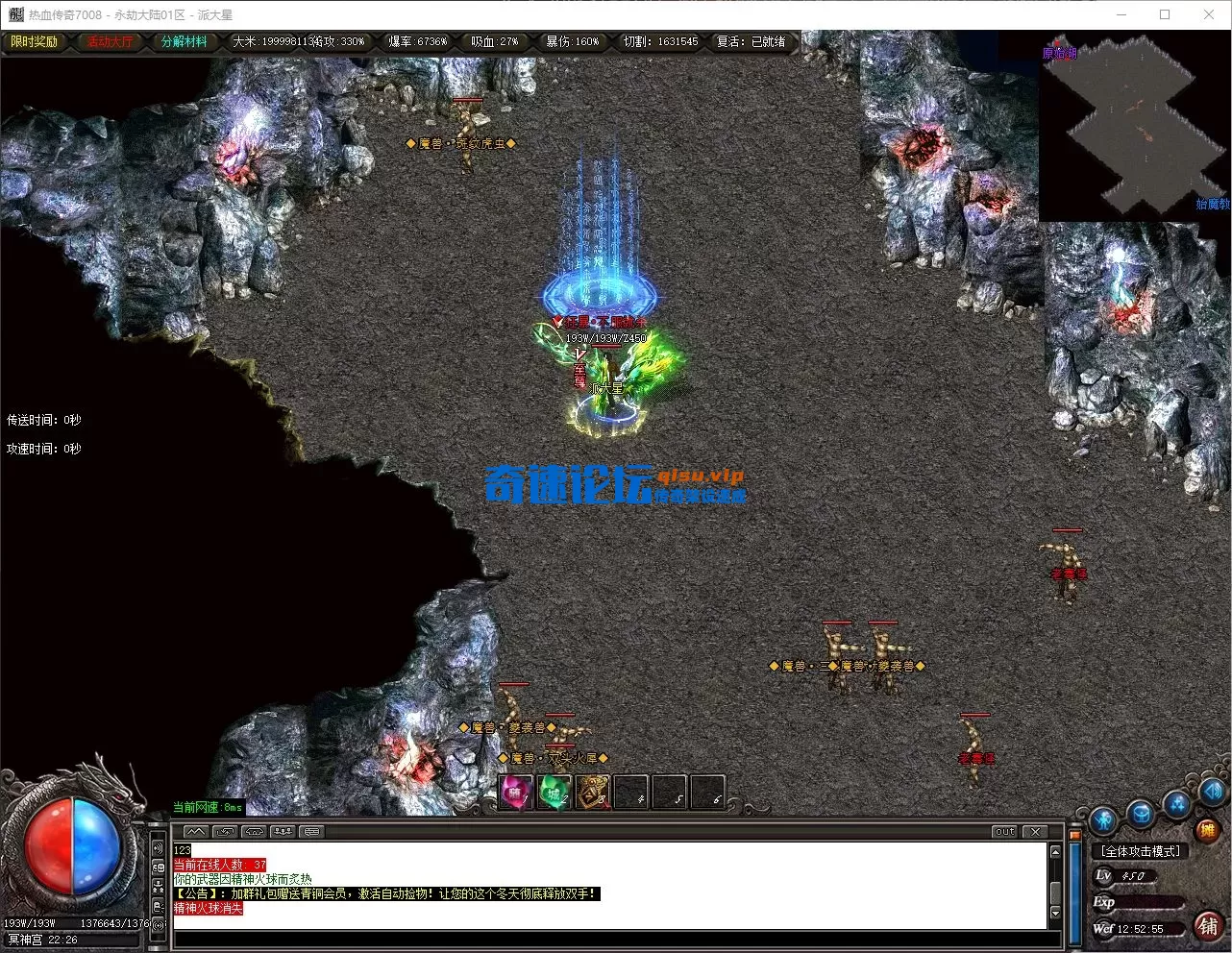Close the chat window with the X button
This screenshot has width=1232, height=953.
1034,832
